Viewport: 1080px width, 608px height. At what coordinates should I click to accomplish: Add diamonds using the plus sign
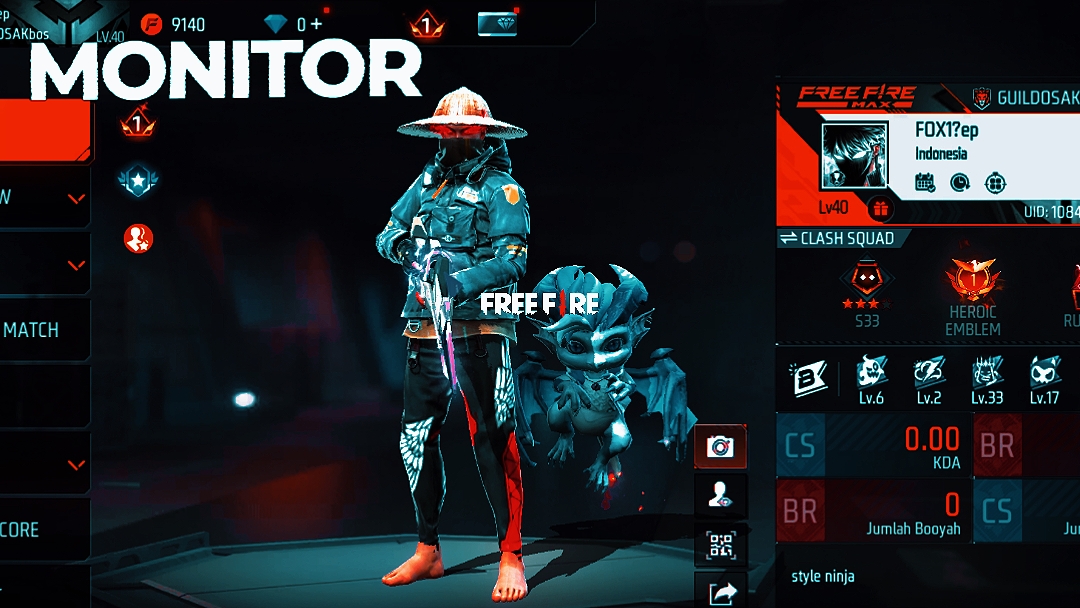[316, 24]
